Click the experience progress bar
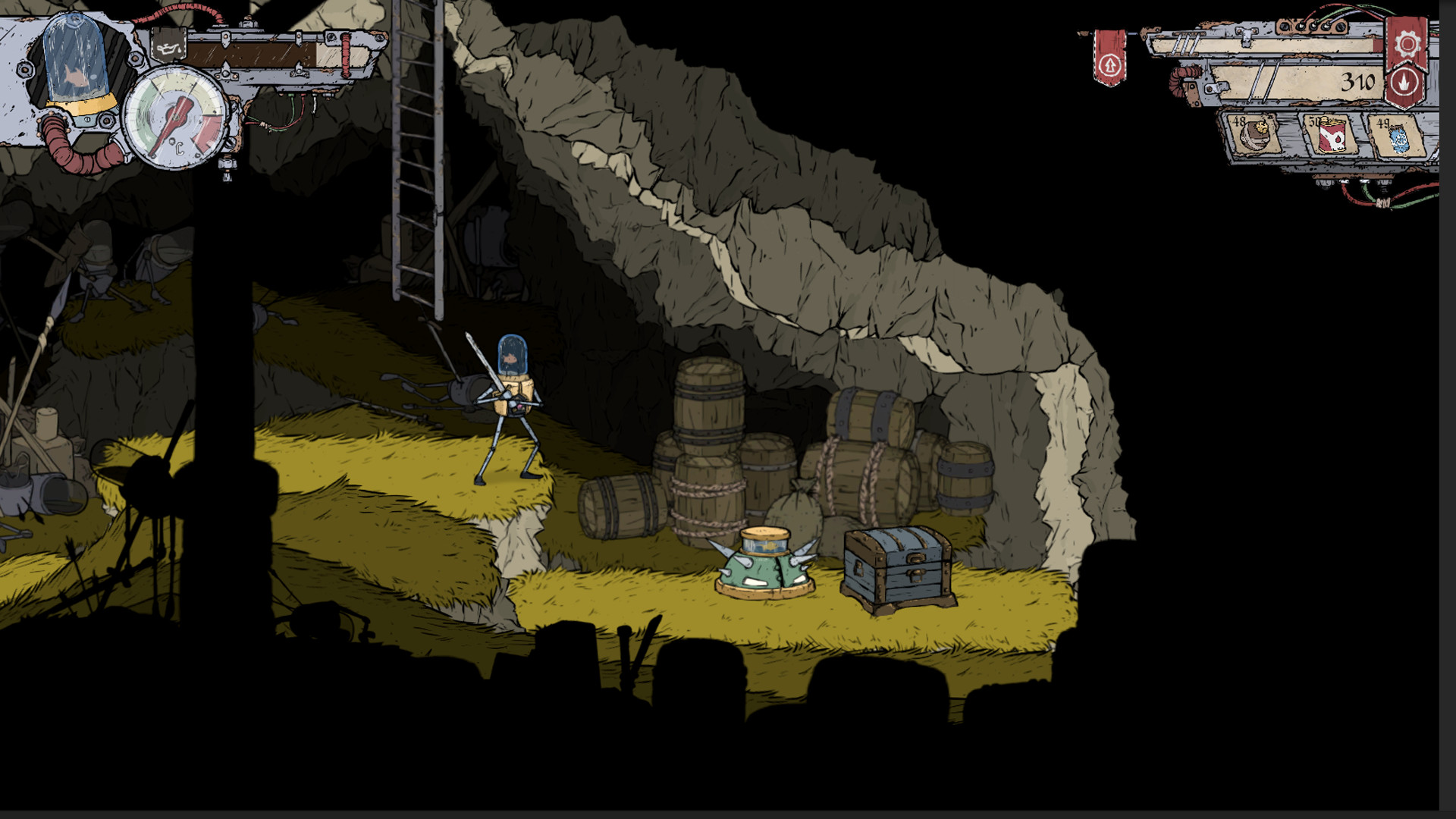The height and width of the screenshot is (819, 1456). click(265, 55)
